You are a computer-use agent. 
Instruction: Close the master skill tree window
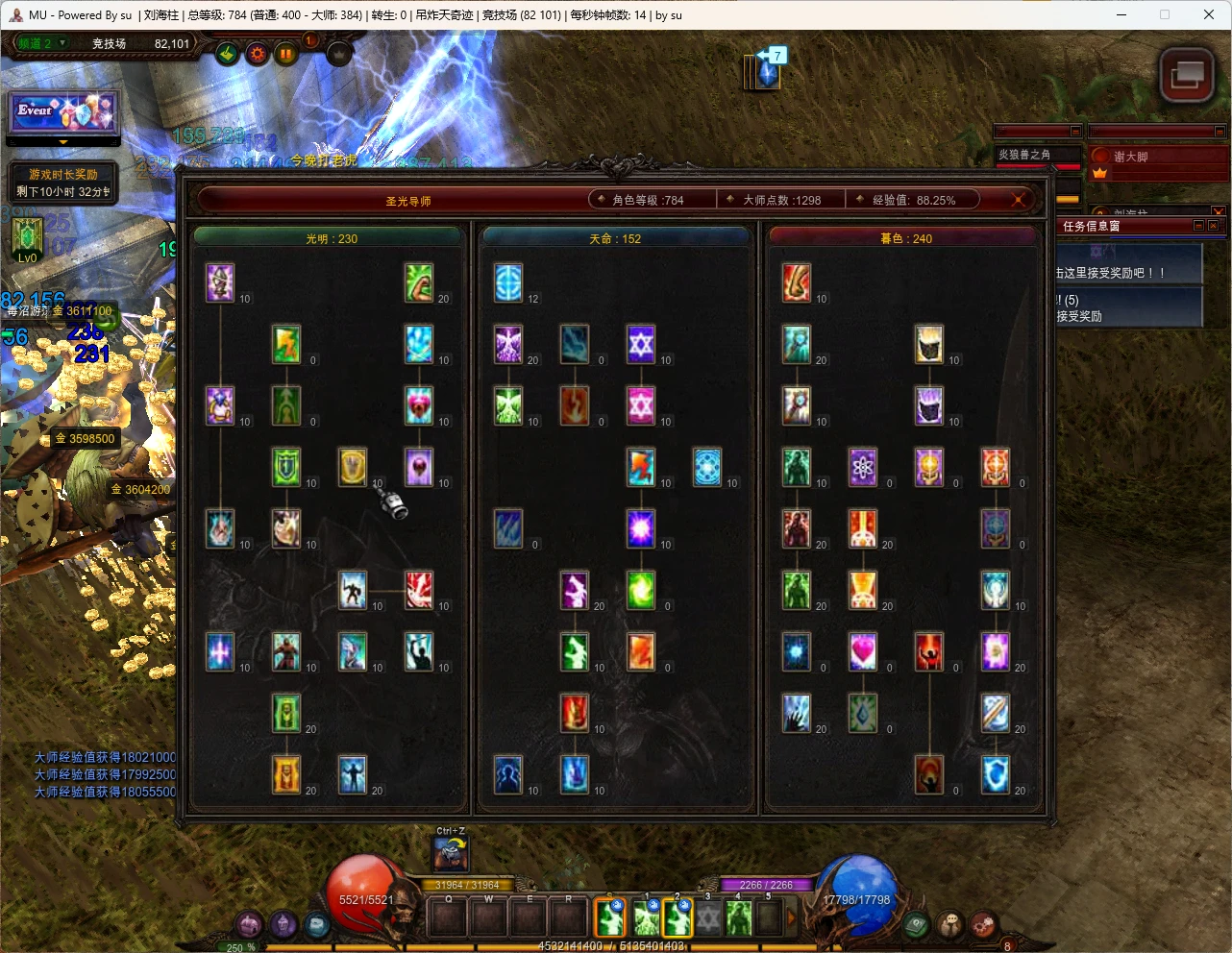click(x=1018, y=200)
